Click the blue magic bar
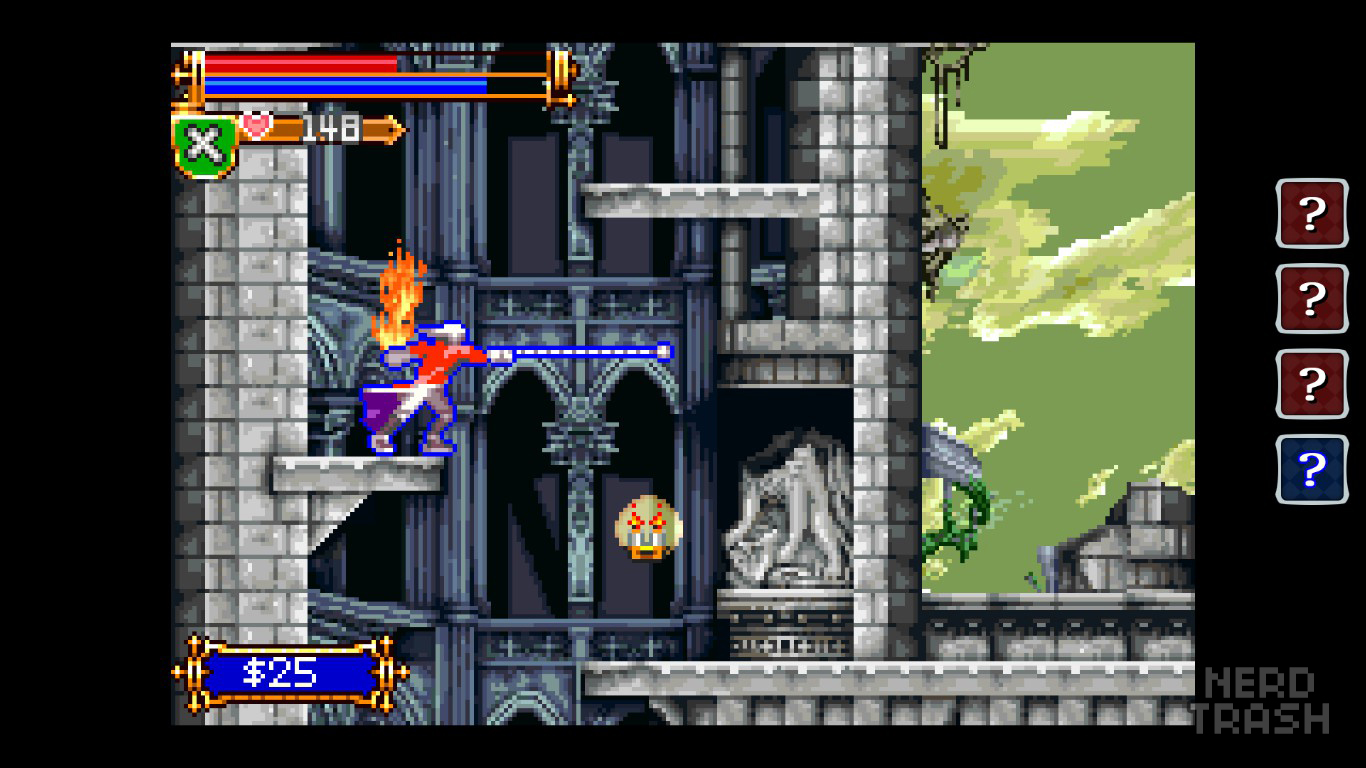Viewport: 1366px width, 768px height. [x=345, y=86]
